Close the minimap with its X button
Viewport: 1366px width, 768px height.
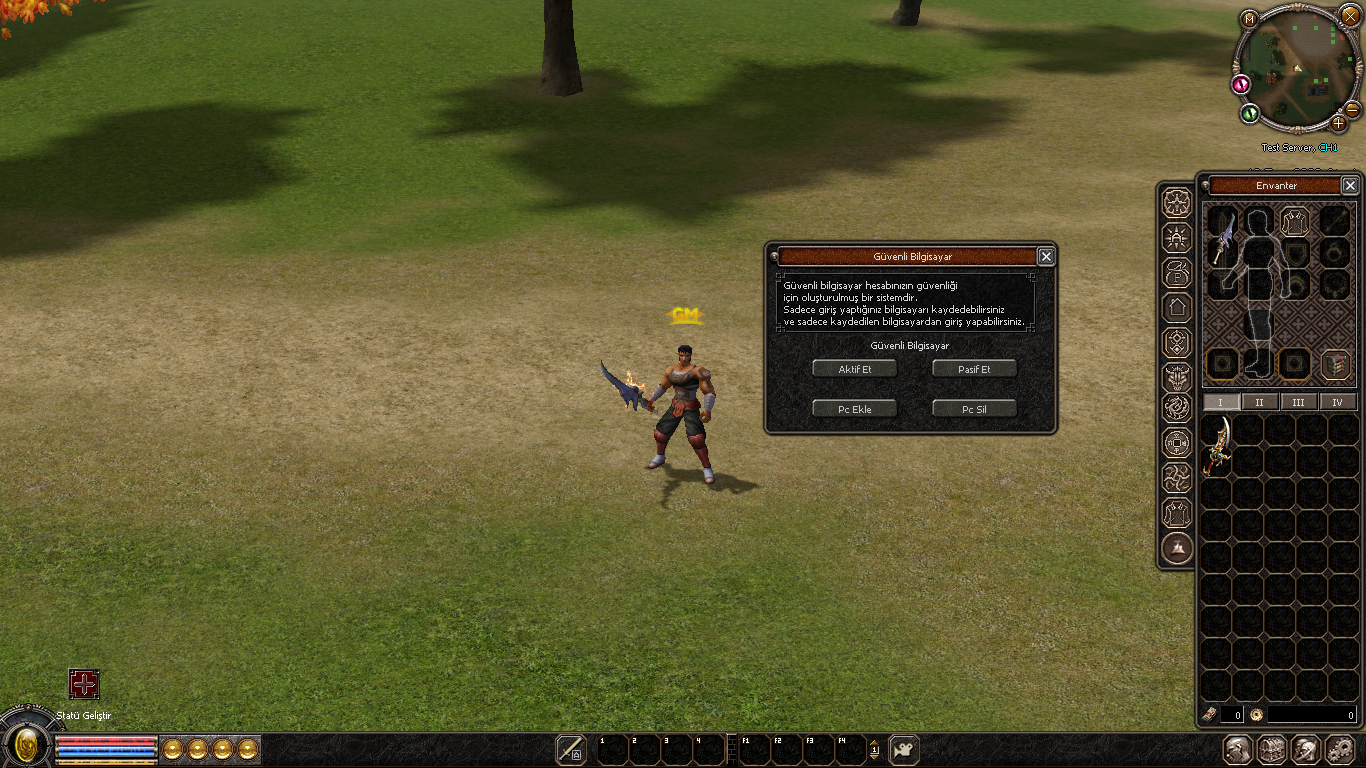[x=1350, y=14]
